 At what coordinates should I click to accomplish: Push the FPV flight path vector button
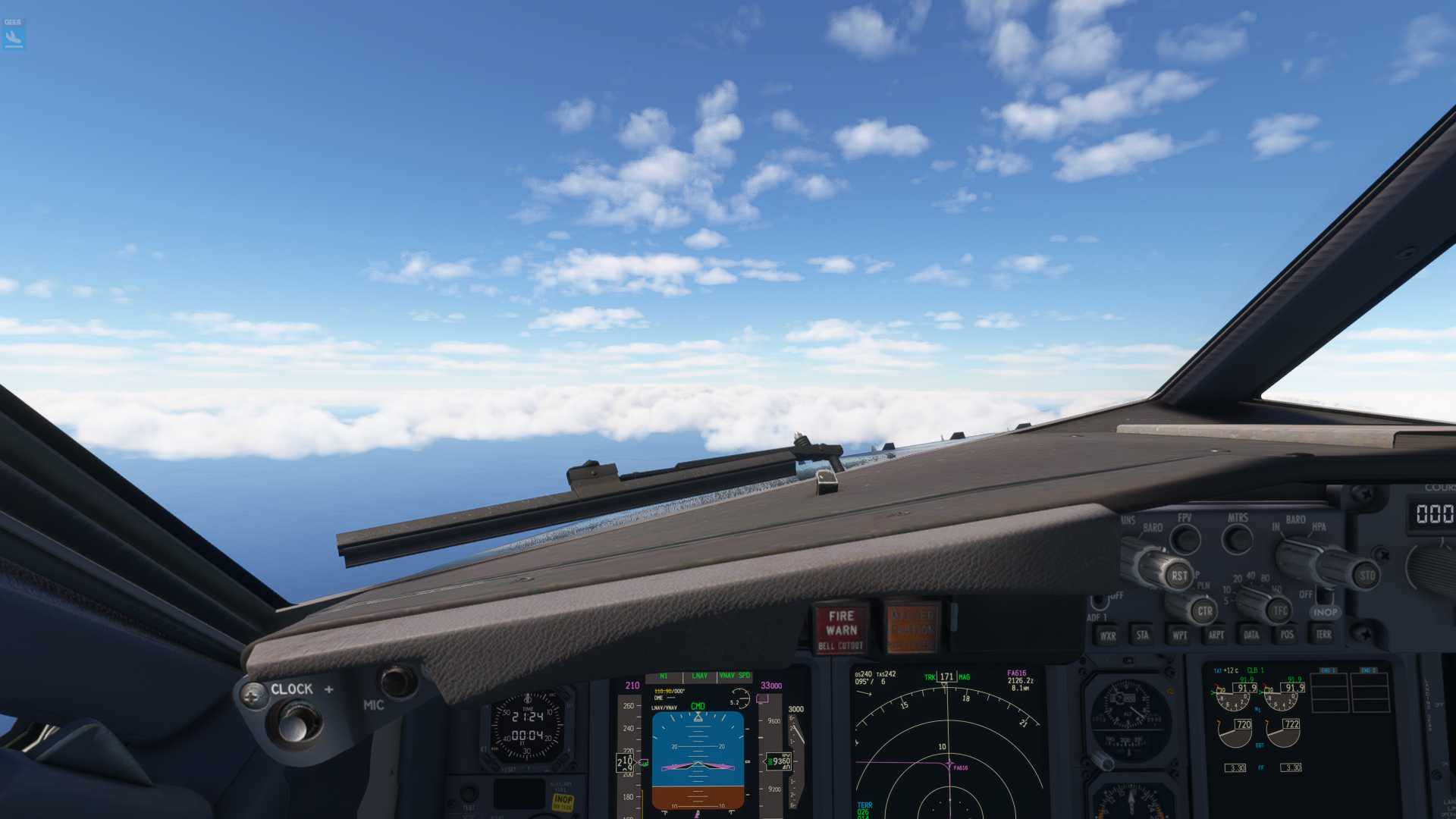coord(1185,539)
